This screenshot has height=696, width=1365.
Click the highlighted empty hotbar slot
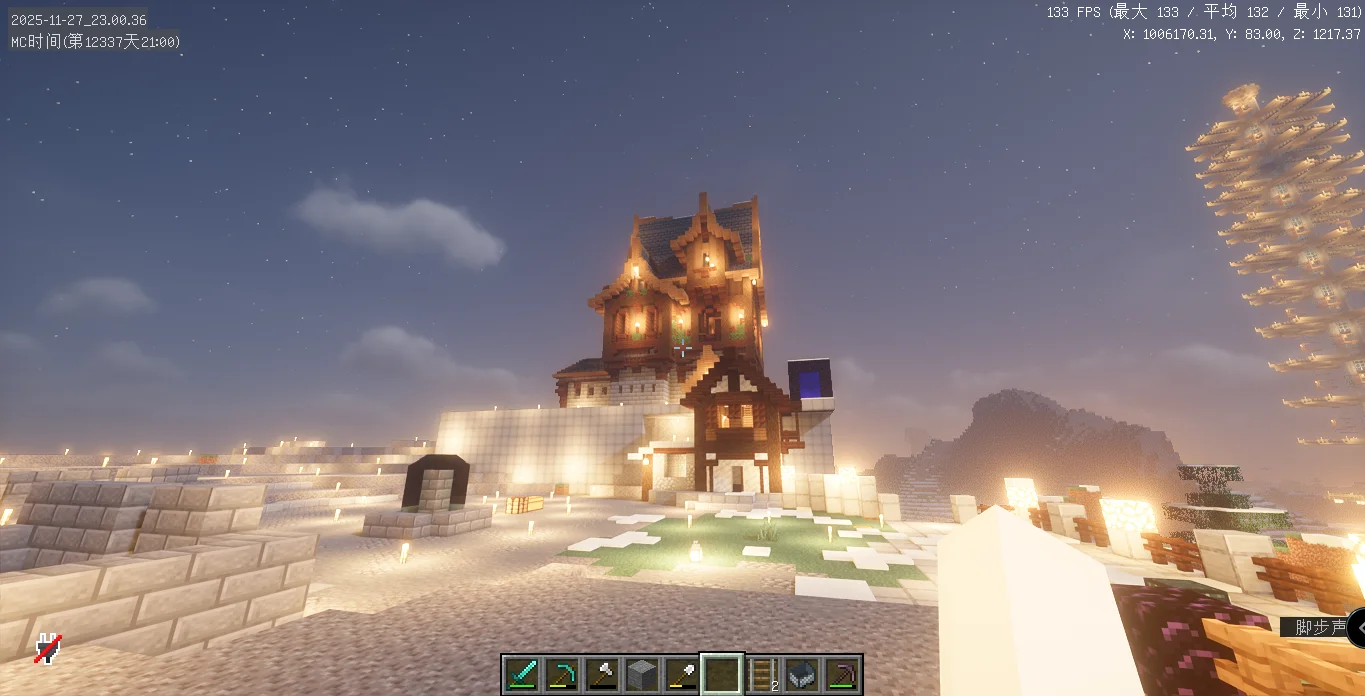tap(721, 674)
